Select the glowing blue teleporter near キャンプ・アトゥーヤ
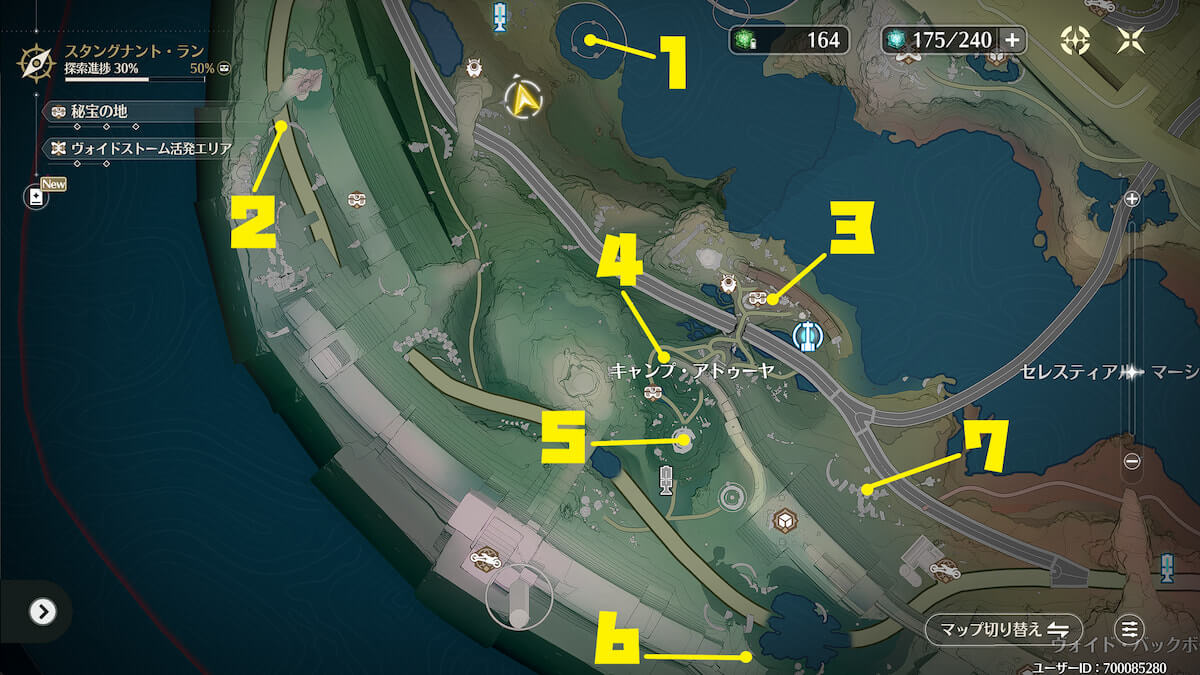The width and height of the screenshot is (1200, 675). point(807,337)
